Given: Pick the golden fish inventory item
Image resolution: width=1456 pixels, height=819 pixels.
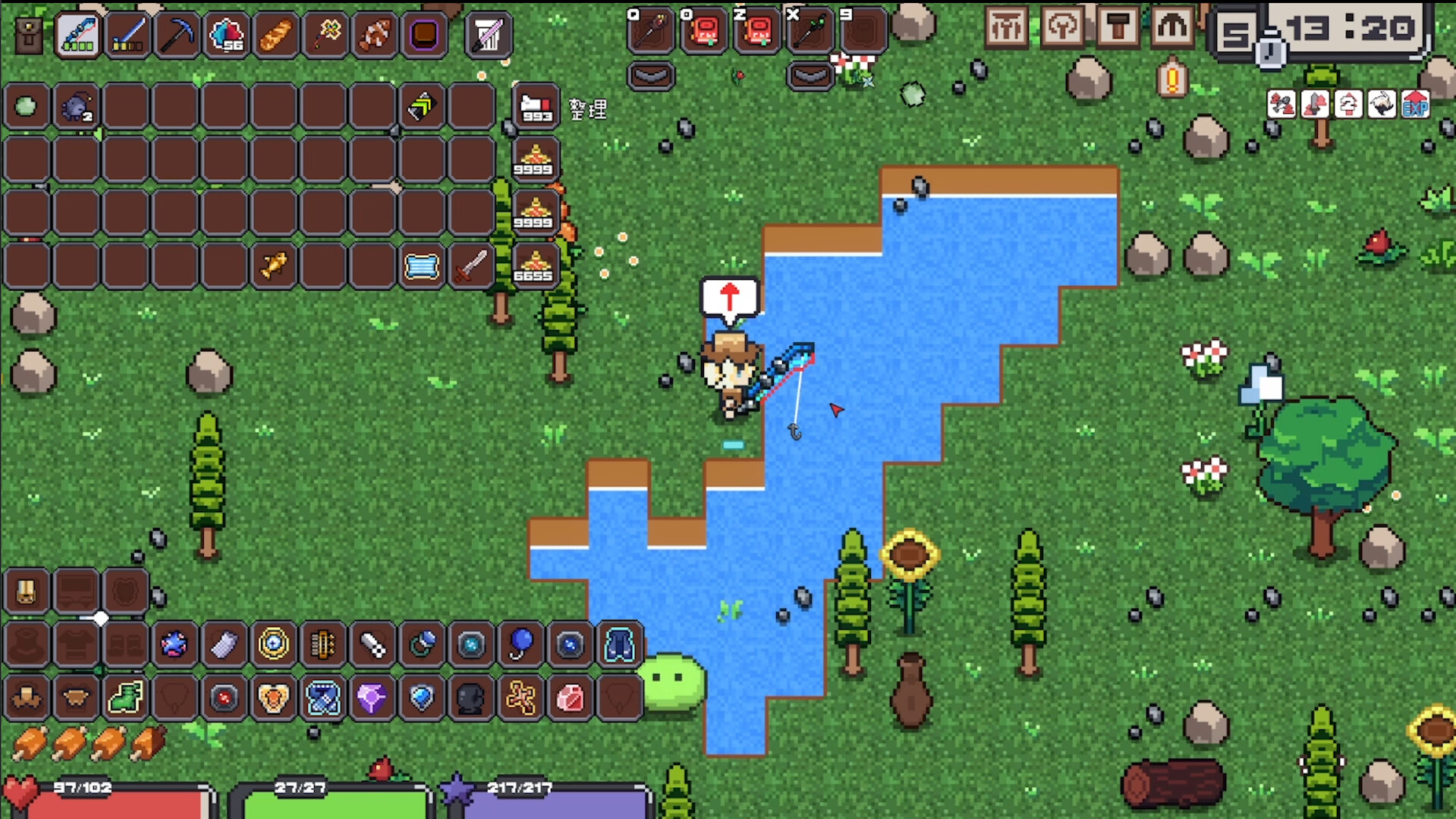Looking at the screenshot, I should point(274,265).
